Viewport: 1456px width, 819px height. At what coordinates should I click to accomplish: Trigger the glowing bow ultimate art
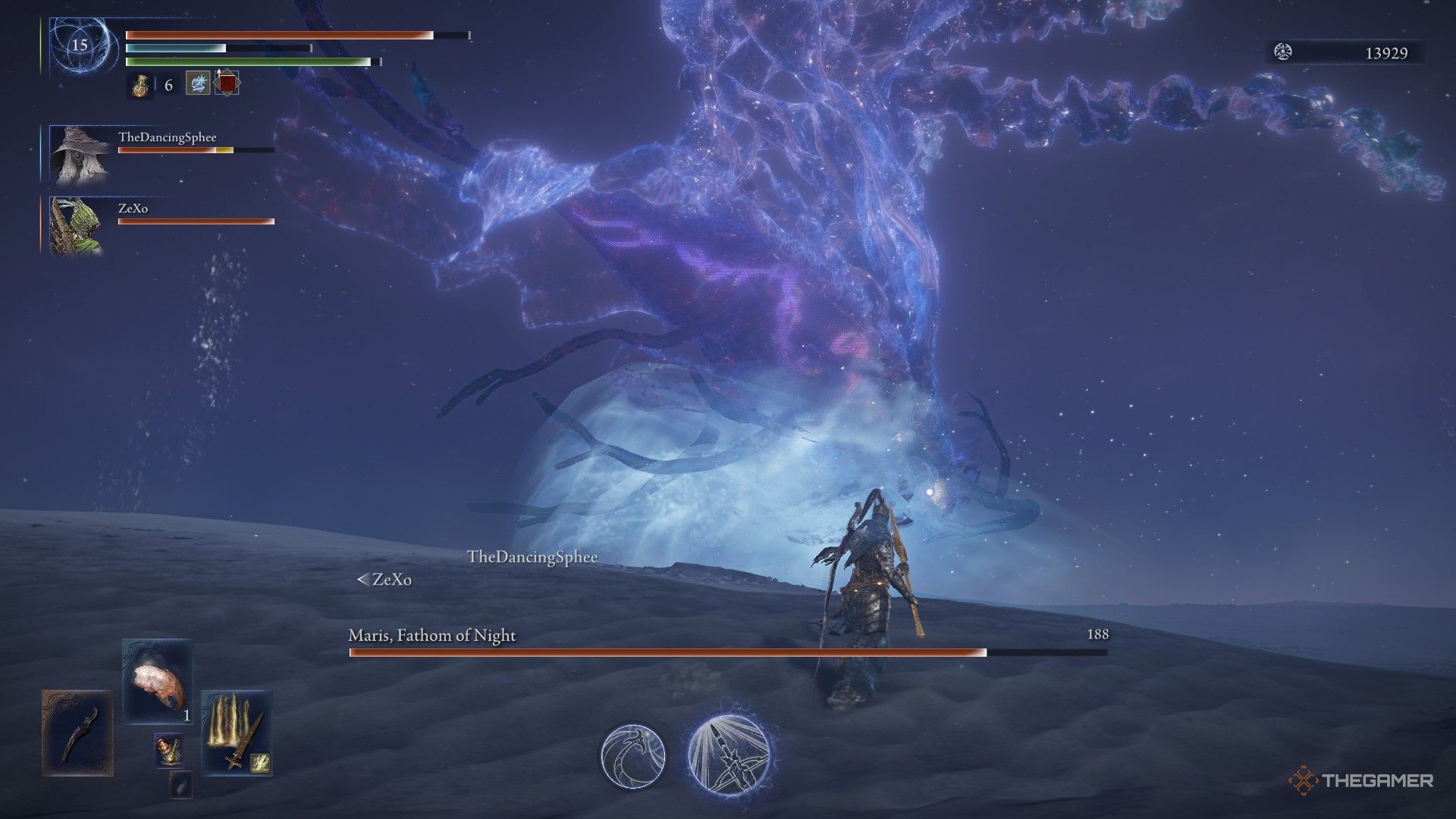pyautogui.click(x=729, y=755)
